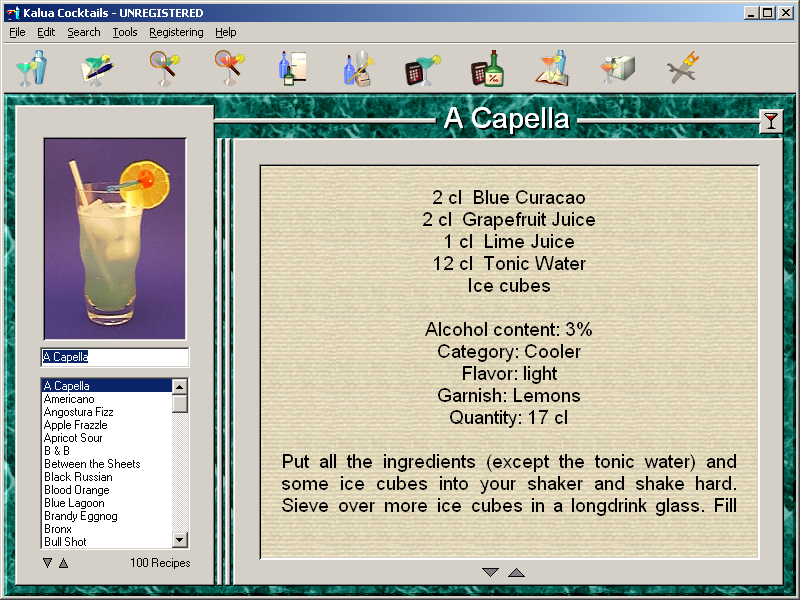
Task: Open the Search menu
Action: [x=84, y=32]
